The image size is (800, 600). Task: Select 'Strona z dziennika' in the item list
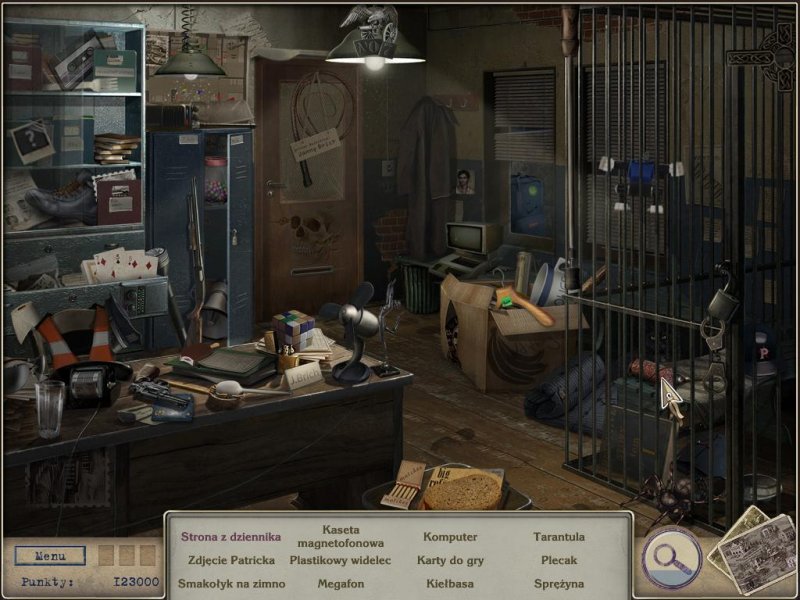[x=230, y=537]
